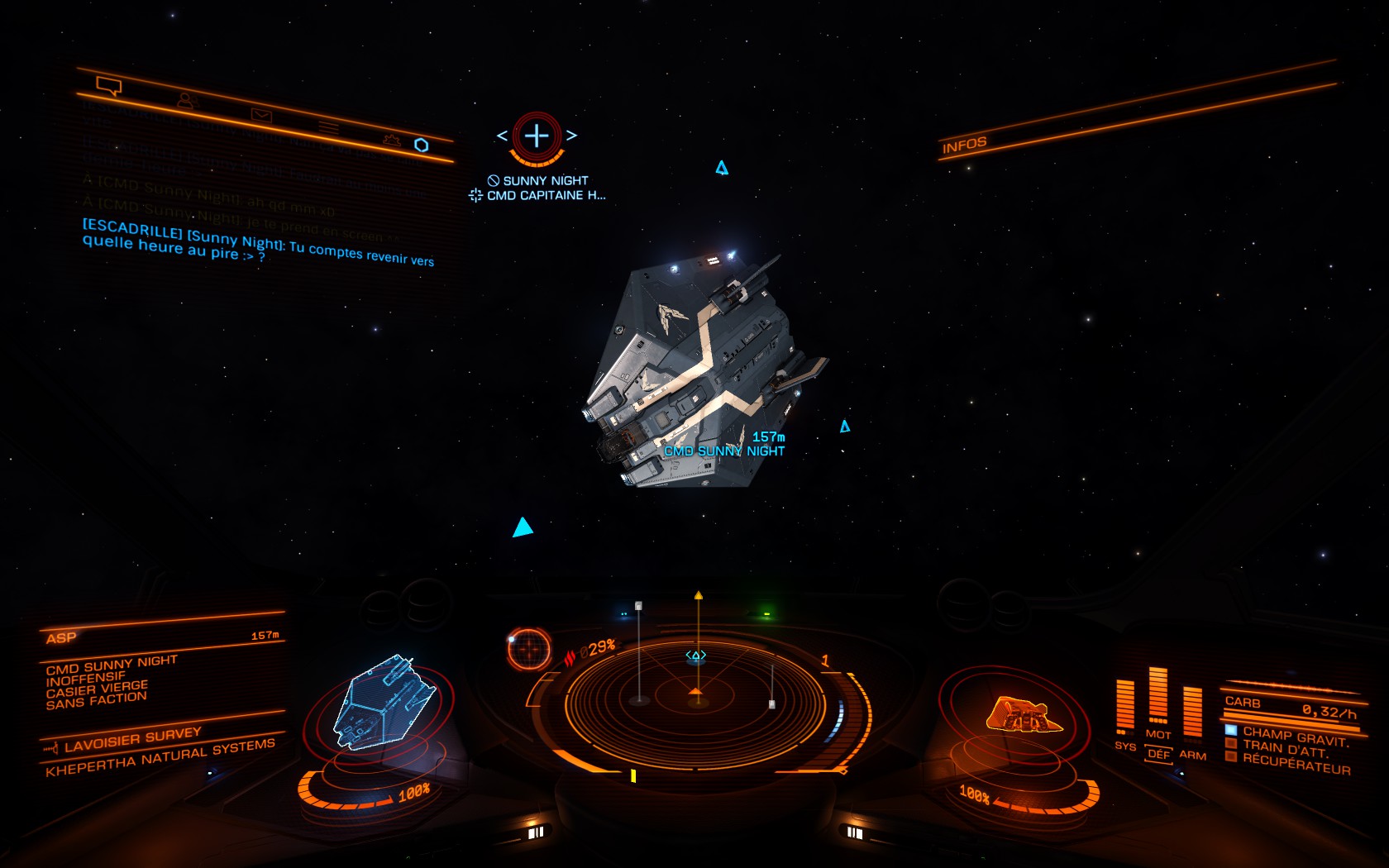1389x868 pixels.
Task: Click the Escadrille message from Sunny Night
Action: tap(257, 246)
